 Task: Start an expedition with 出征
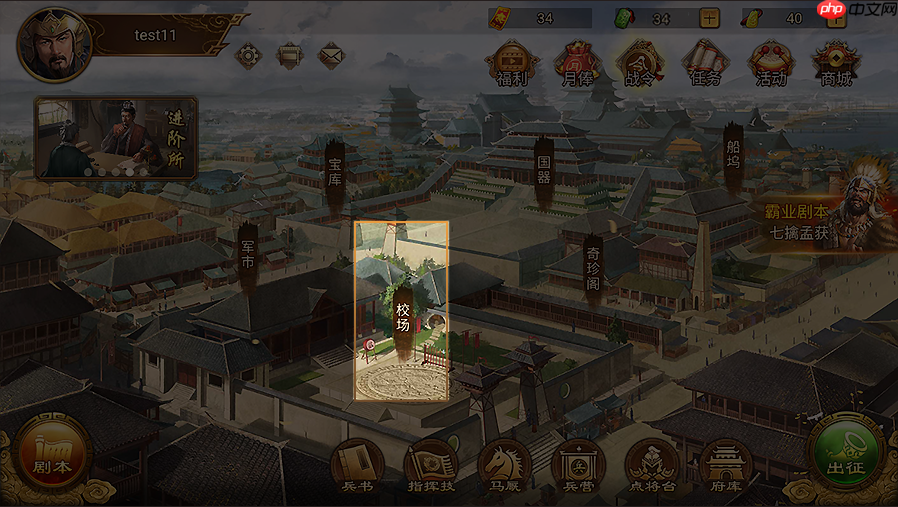tap(846, 452)
